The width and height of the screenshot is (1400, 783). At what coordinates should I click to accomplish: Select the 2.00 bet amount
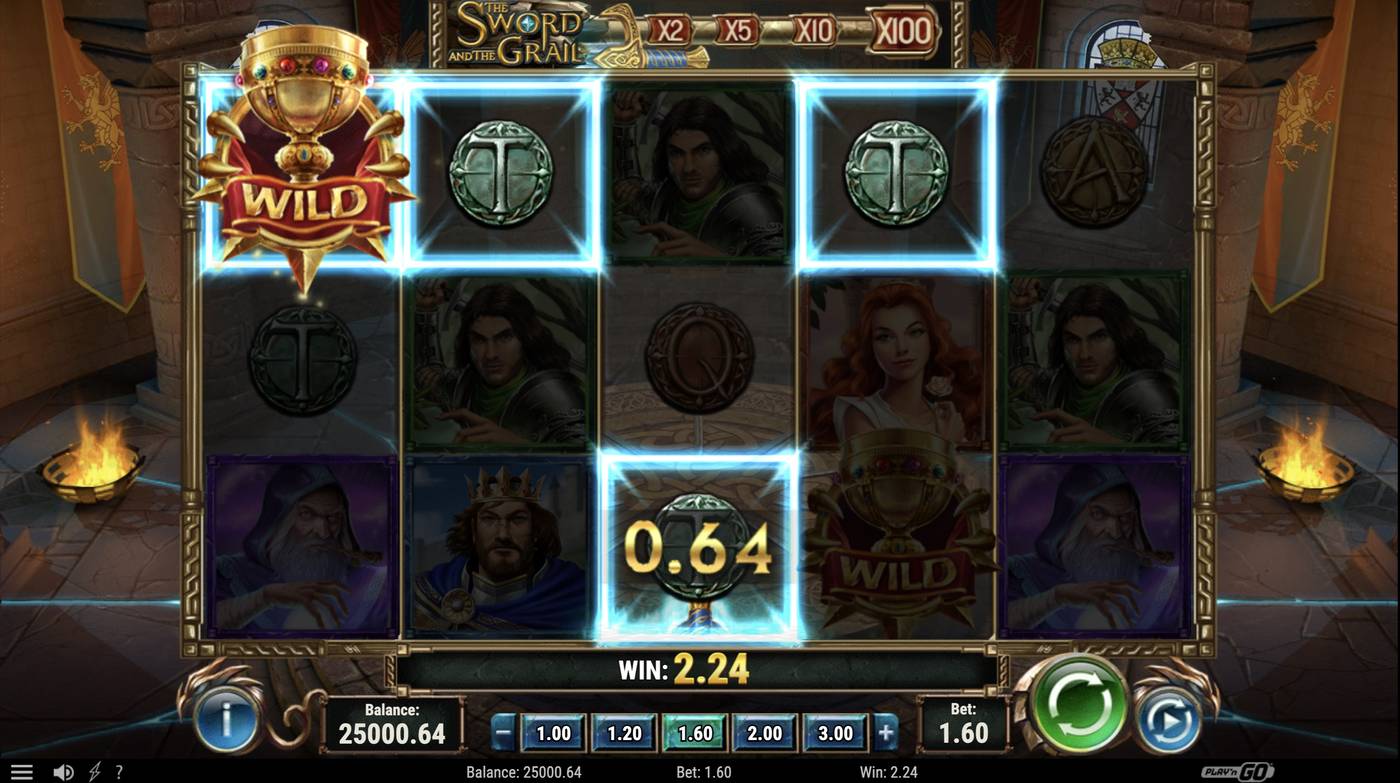click(764, 733)
